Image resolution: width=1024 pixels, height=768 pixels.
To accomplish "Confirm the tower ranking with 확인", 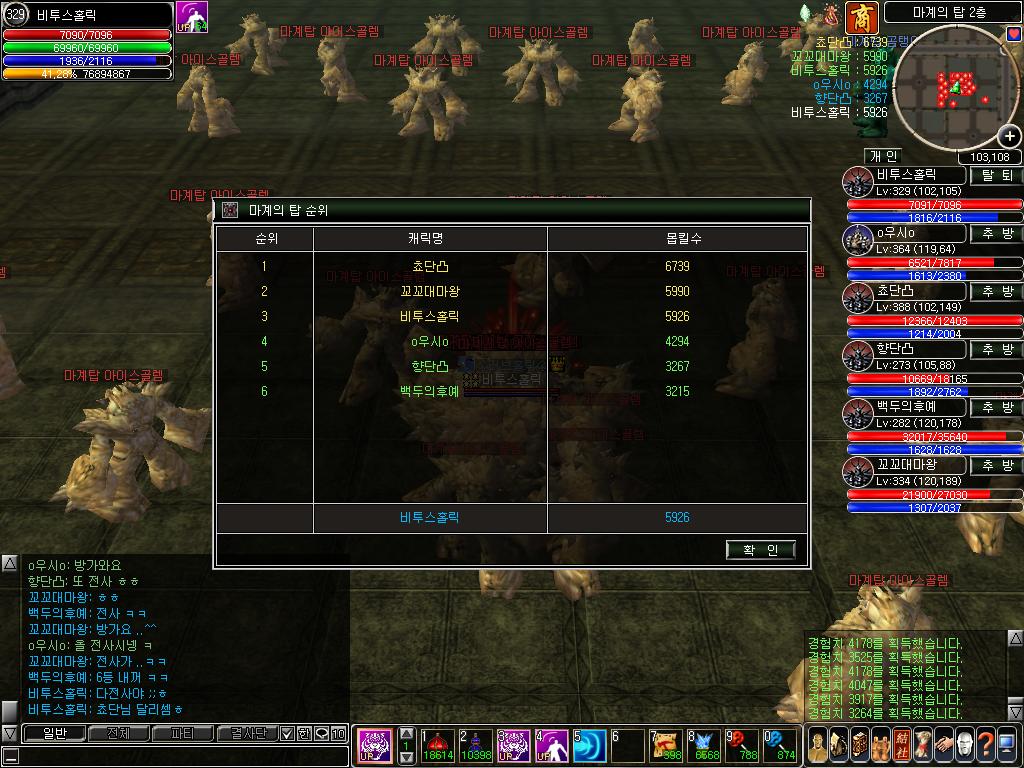I will click(761, 550).
